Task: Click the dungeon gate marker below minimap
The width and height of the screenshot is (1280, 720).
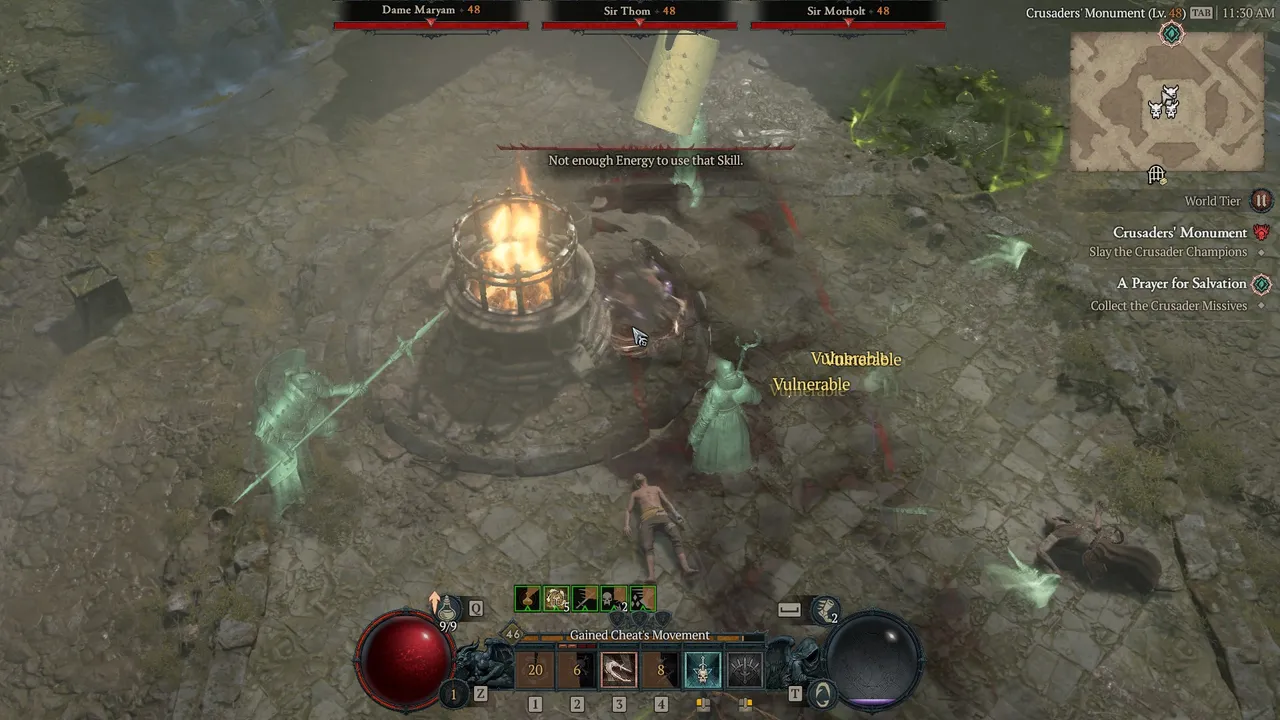Action: click(x=1157, y=176)
